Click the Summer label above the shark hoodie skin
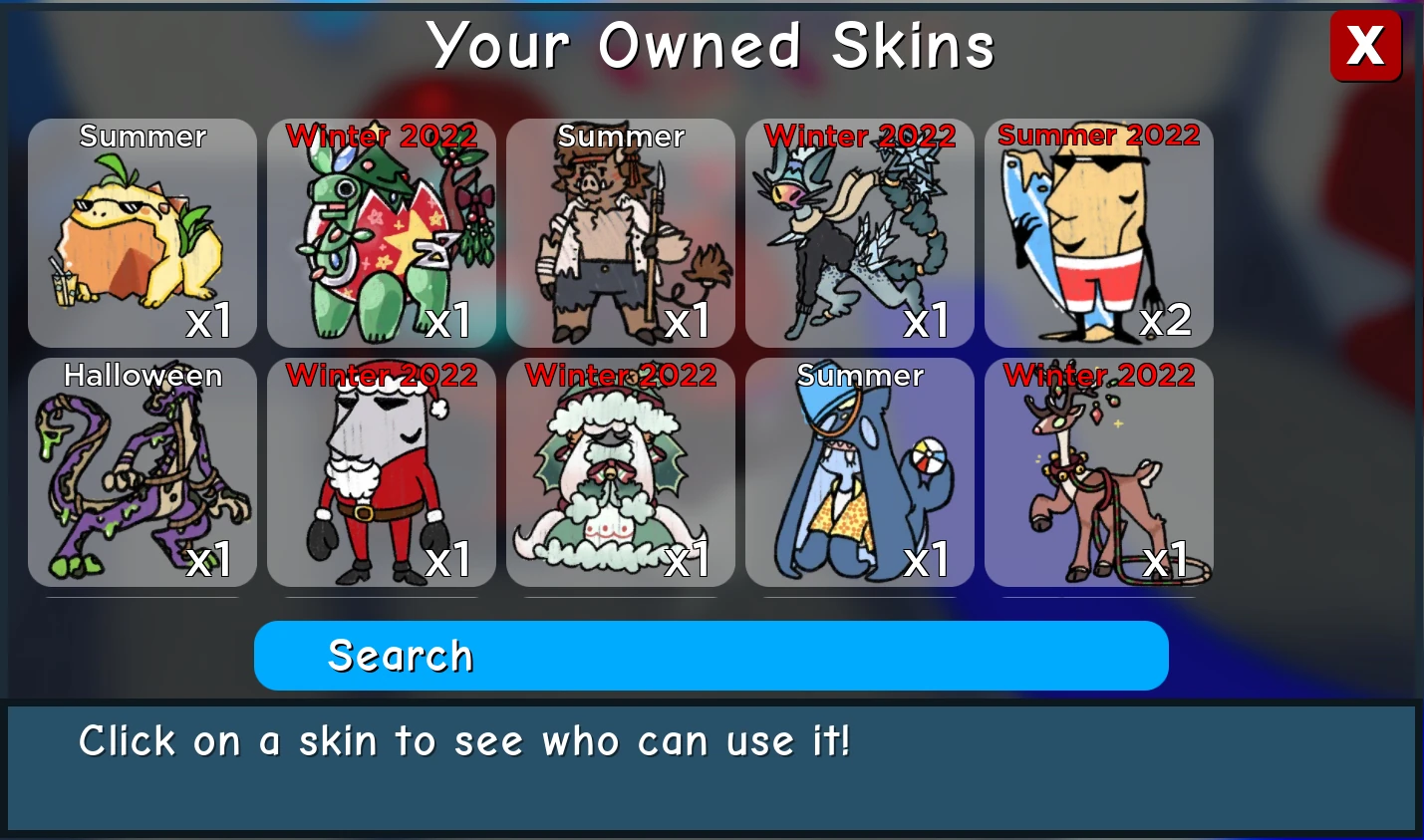 (859, 376)
